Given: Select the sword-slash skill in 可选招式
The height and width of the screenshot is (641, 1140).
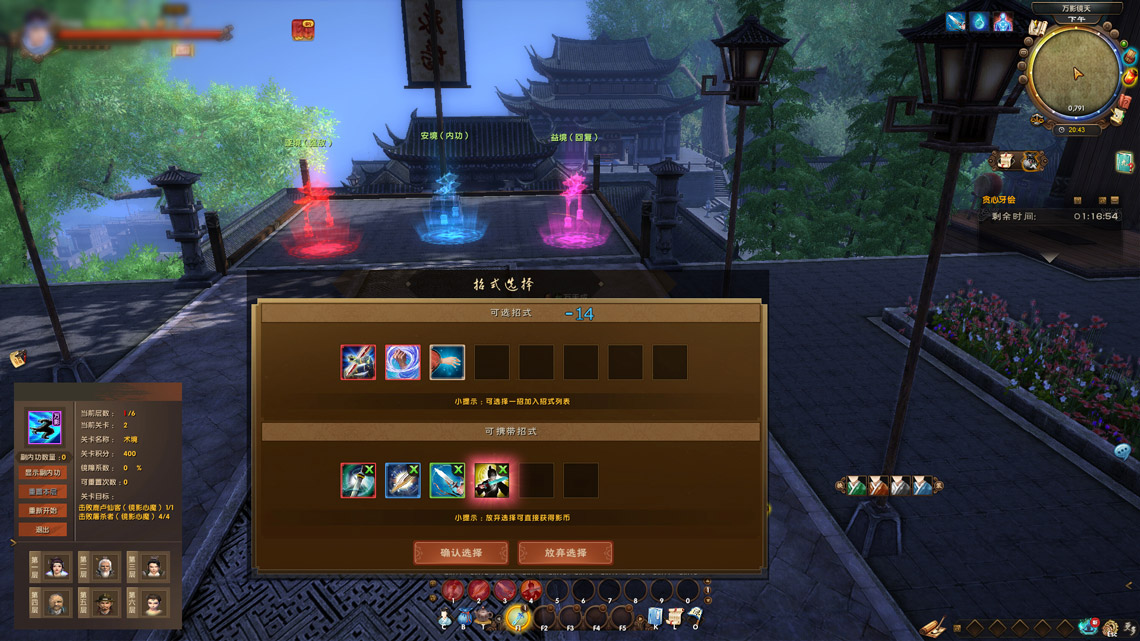Looking at the screenshot, I should (358, 362).
